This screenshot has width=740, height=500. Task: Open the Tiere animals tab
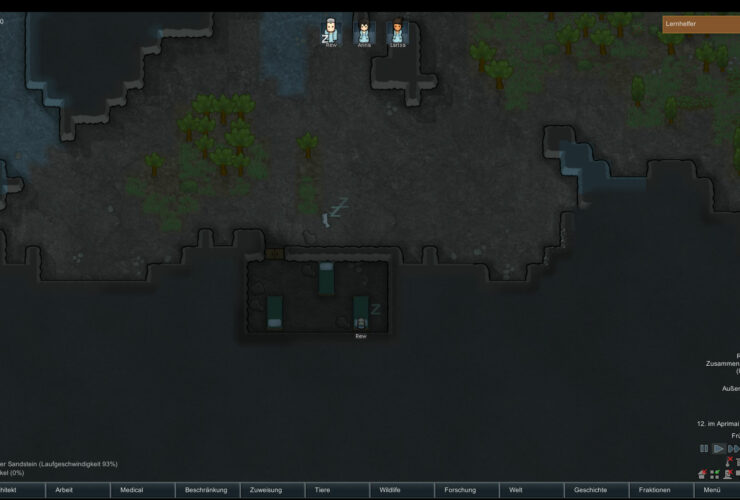coord(323,490)
